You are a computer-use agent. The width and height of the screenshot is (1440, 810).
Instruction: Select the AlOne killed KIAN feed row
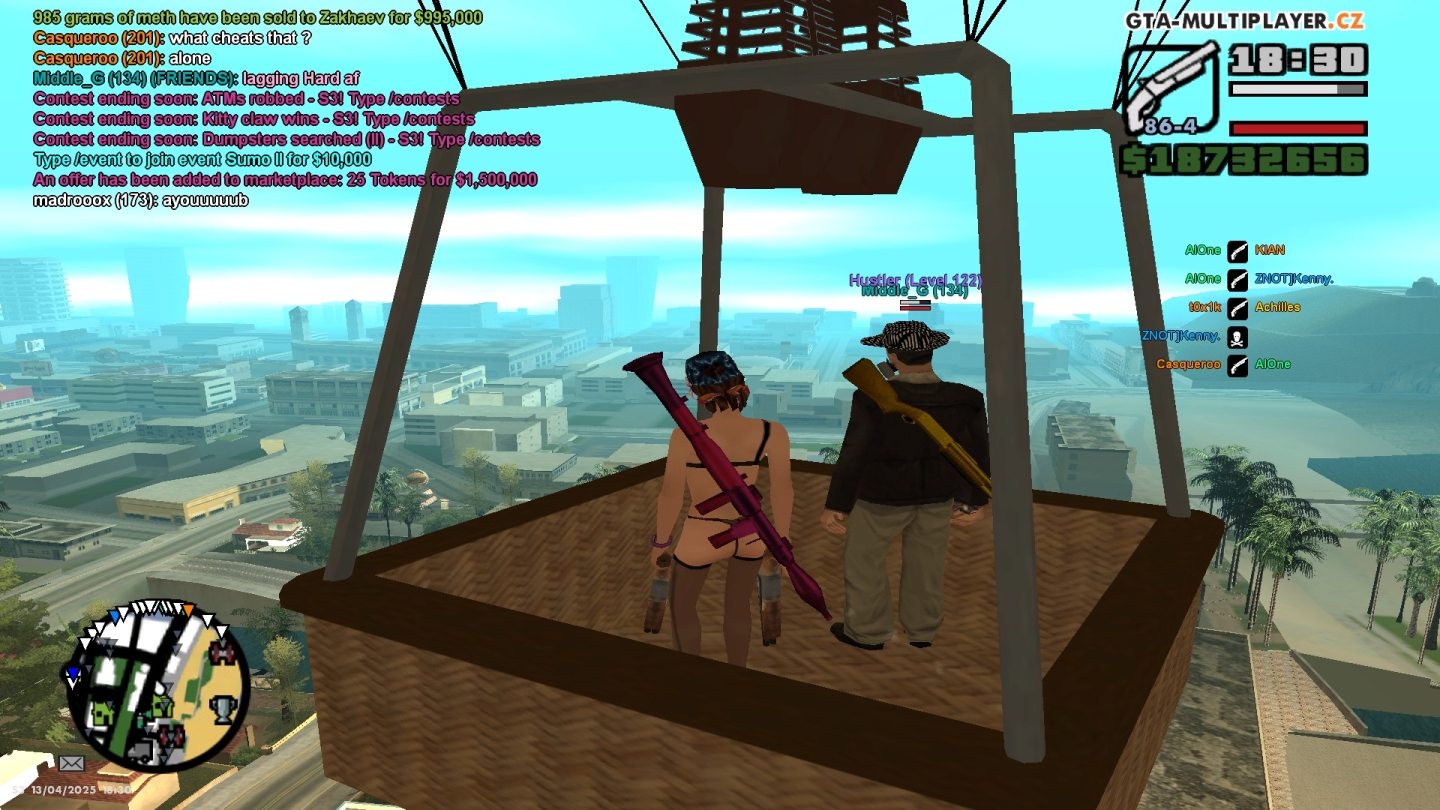tap(1235, 250)
